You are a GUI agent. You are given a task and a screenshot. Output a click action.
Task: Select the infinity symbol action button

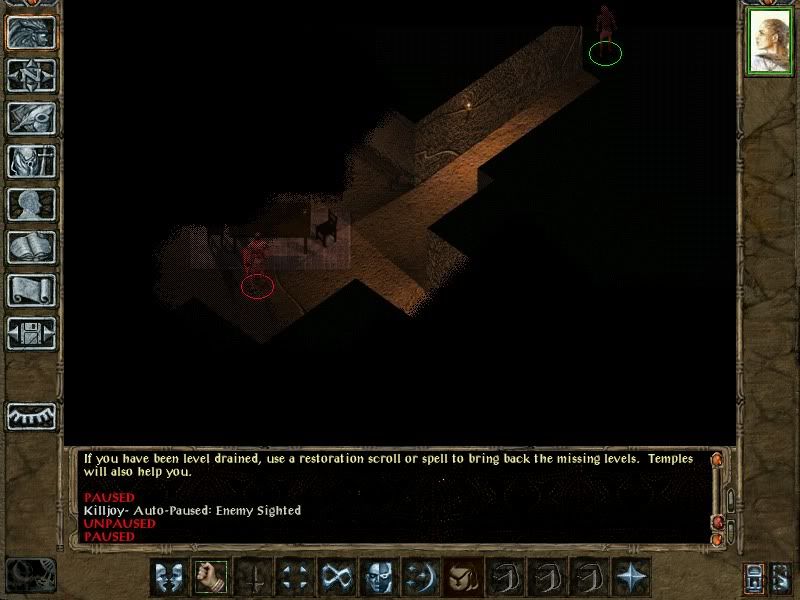click(336, 577)
